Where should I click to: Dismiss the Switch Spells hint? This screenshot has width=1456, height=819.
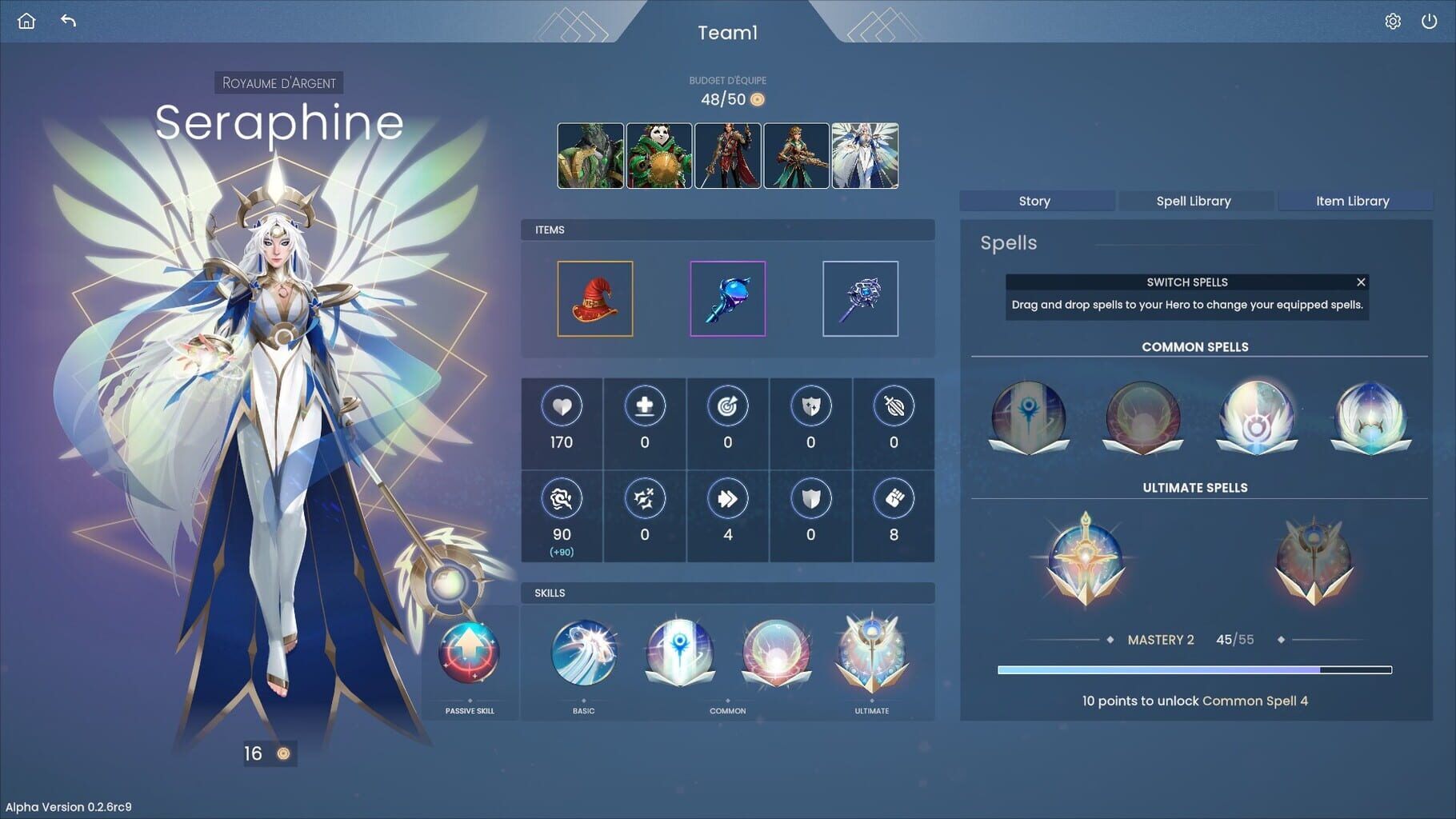coord(1360,282)
